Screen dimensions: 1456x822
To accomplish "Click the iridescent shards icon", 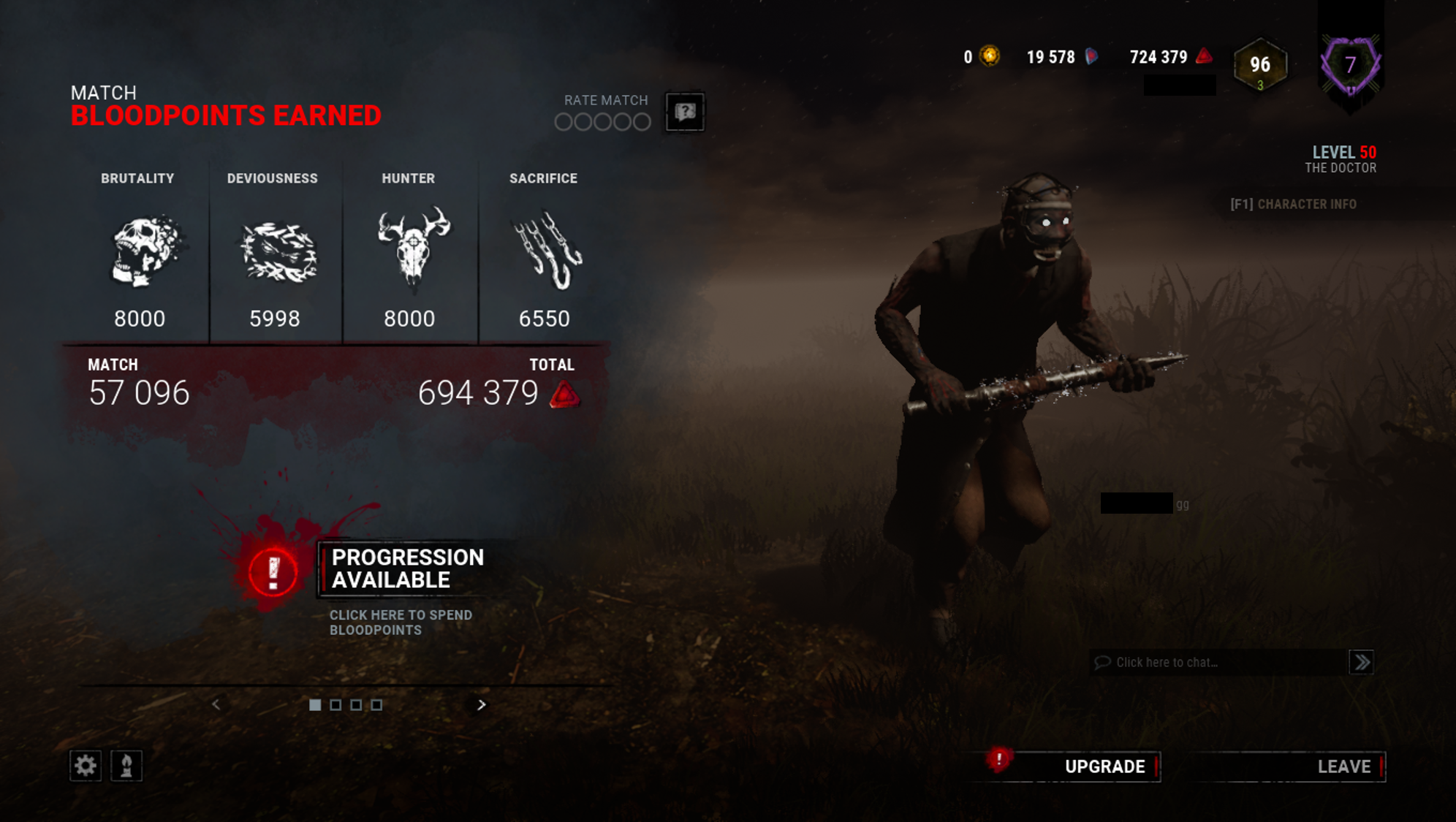I will click(1091, 57).
